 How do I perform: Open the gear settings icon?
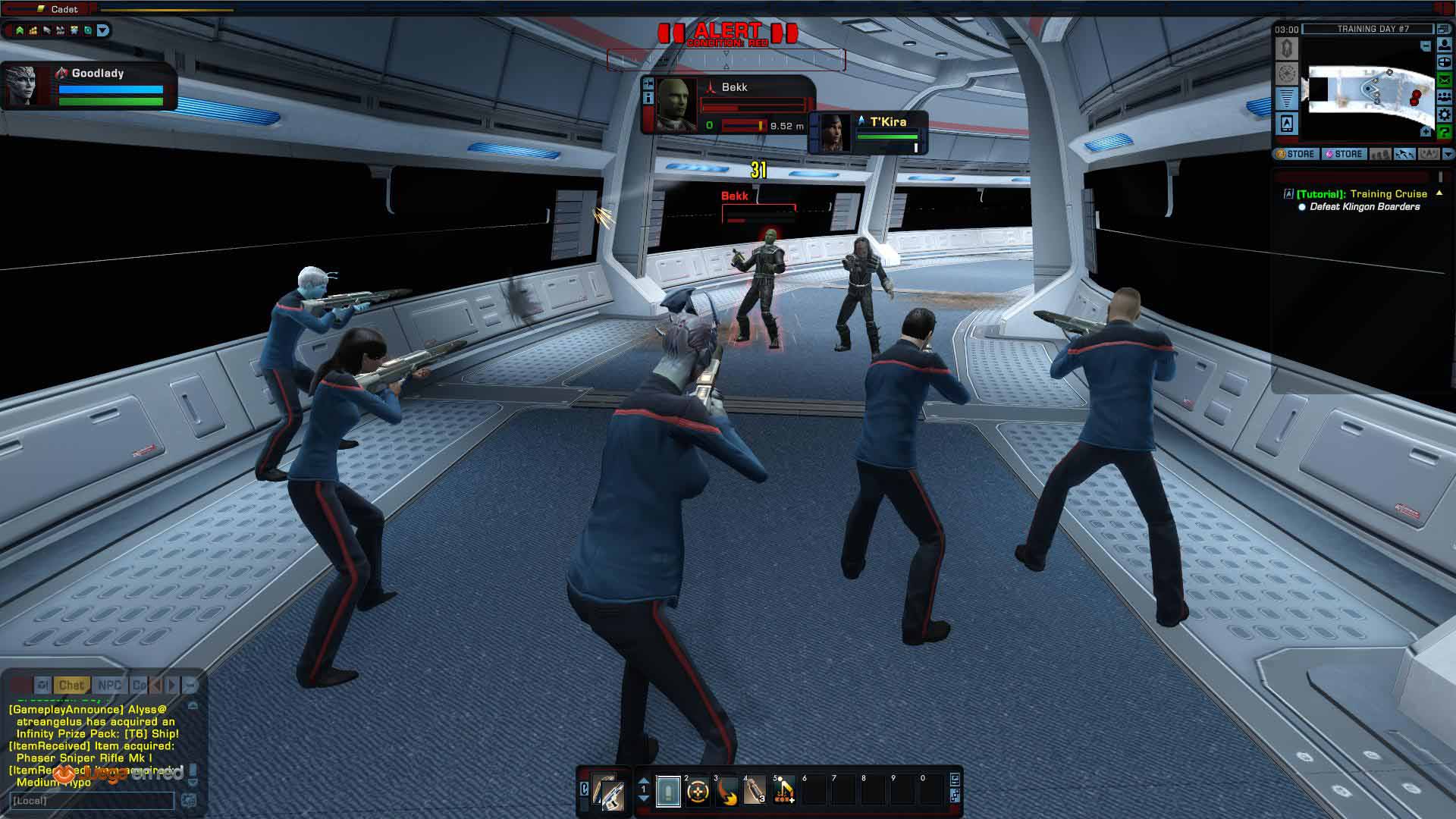[x=1444, y=115]
